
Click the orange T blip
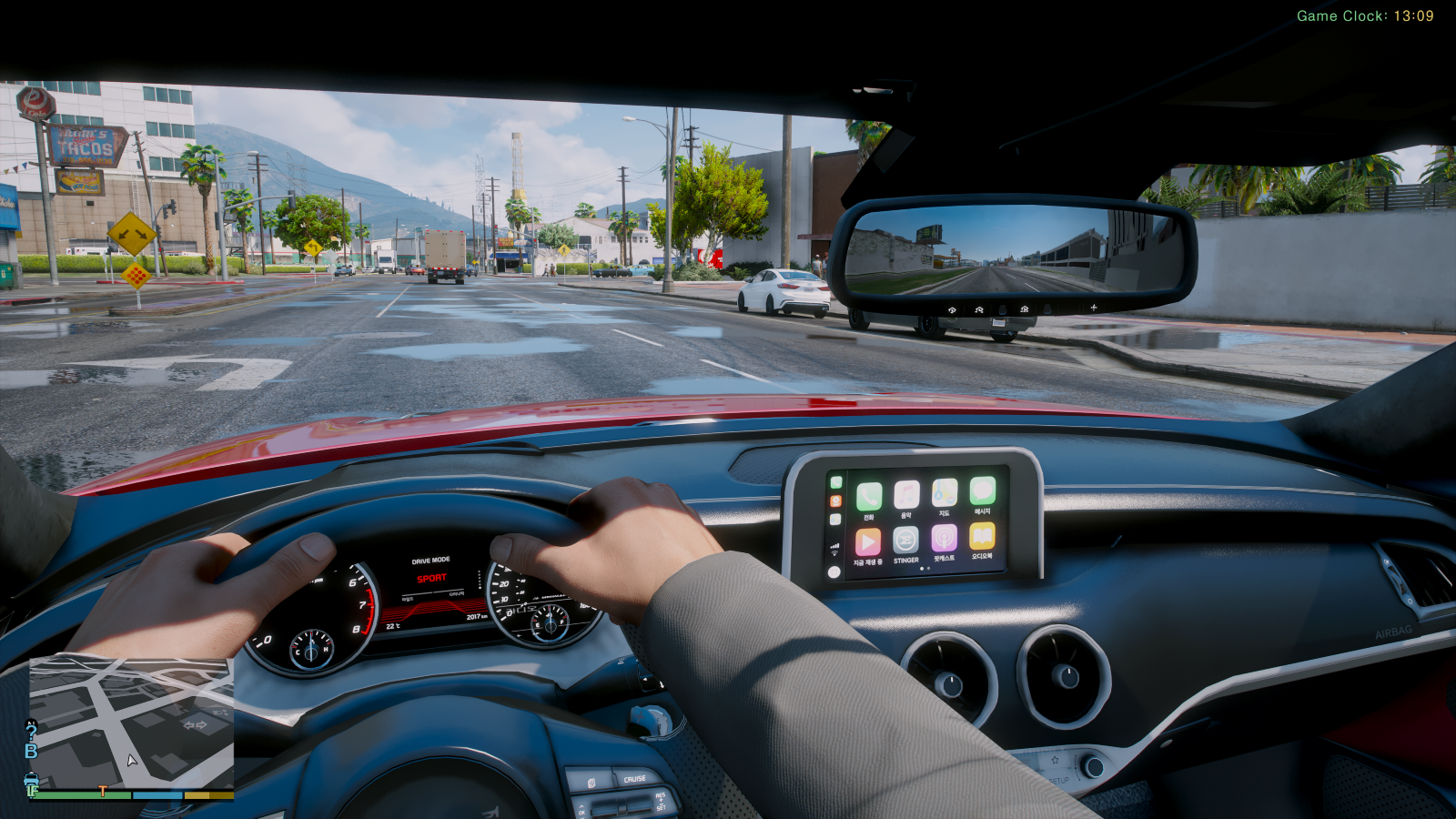pyautogui.click(x=103, y=792)
